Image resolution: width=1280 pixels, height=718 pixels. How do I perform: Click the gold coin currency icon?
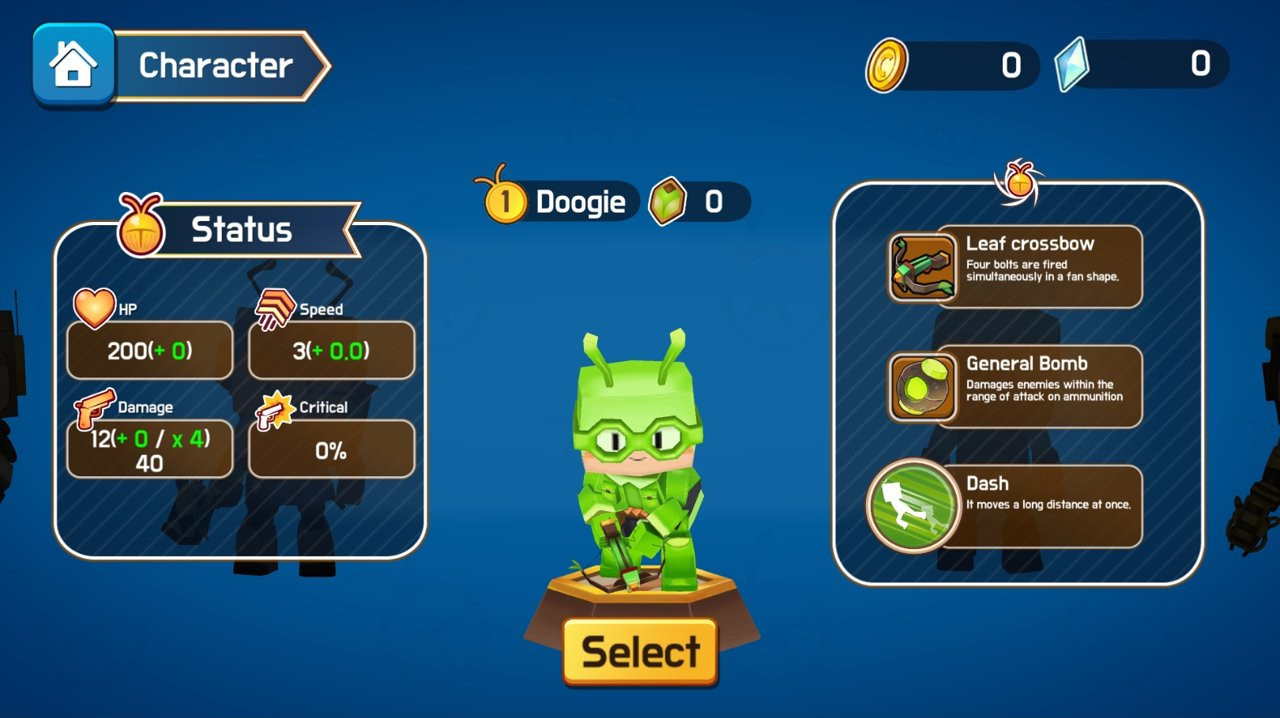(x=886, y=65)
